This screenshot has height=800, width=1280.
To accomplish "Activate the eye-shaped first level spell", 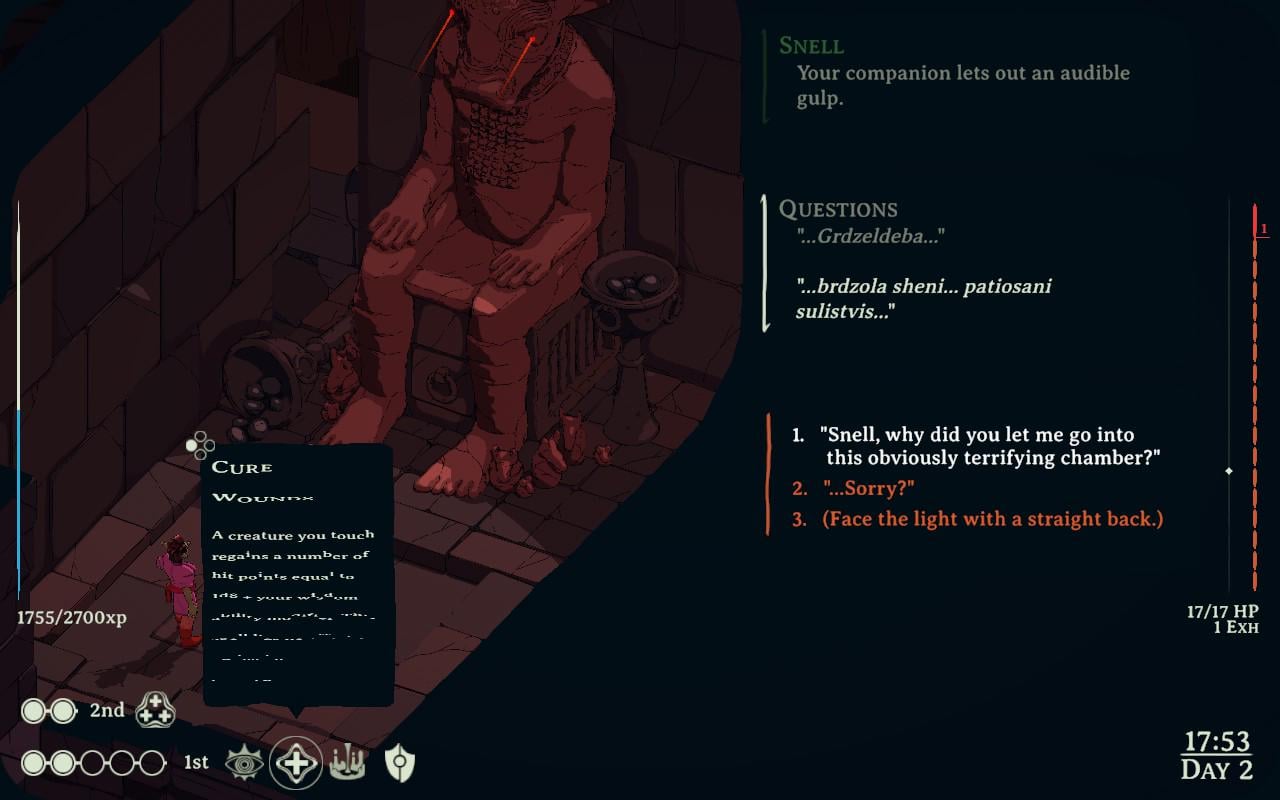I will pyautogui.click(x=243, y=764).
